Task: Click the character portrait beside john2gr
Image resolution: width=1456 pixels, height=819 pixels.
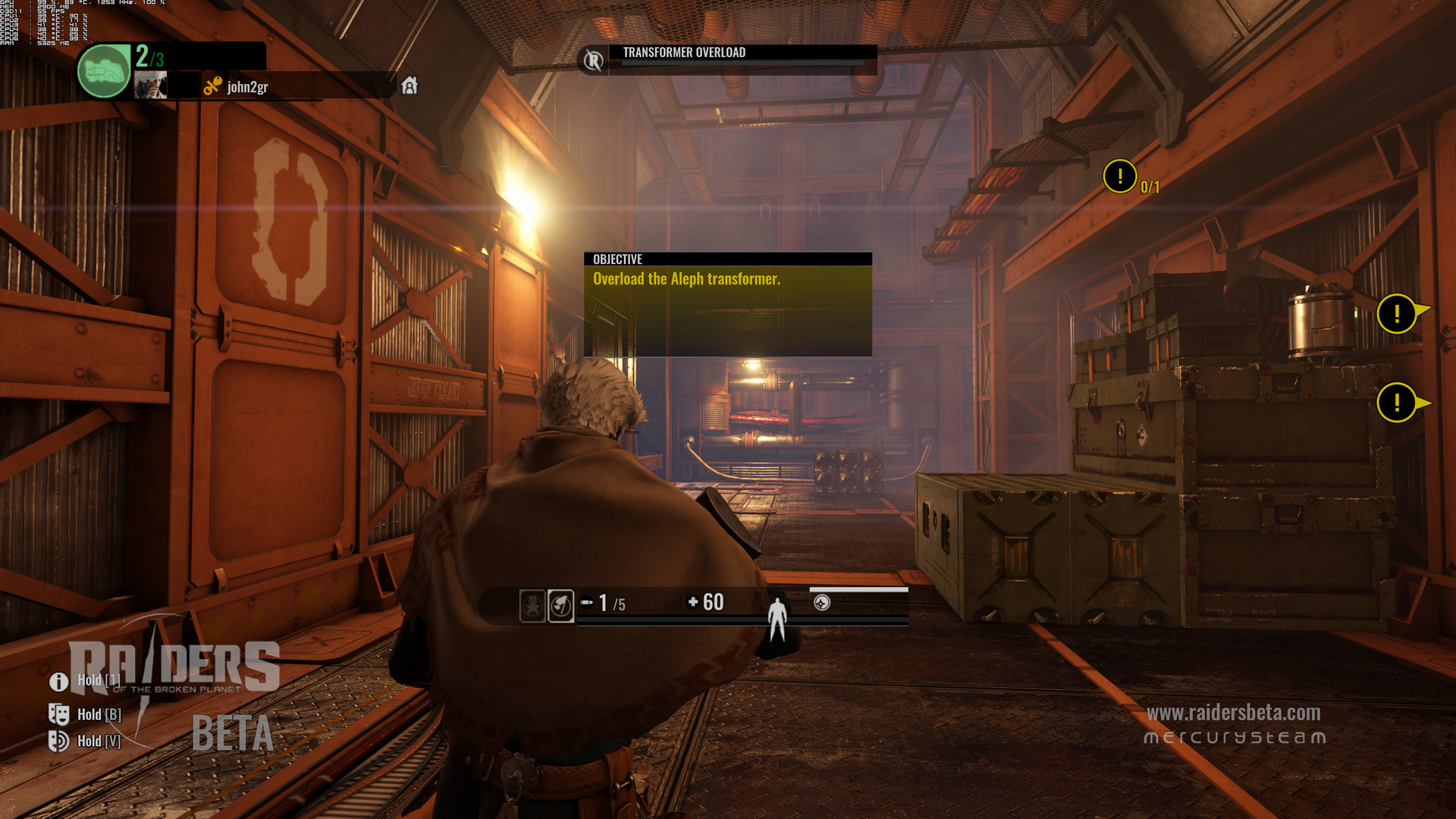Action: pyautogui.click(x=150, y=85)
